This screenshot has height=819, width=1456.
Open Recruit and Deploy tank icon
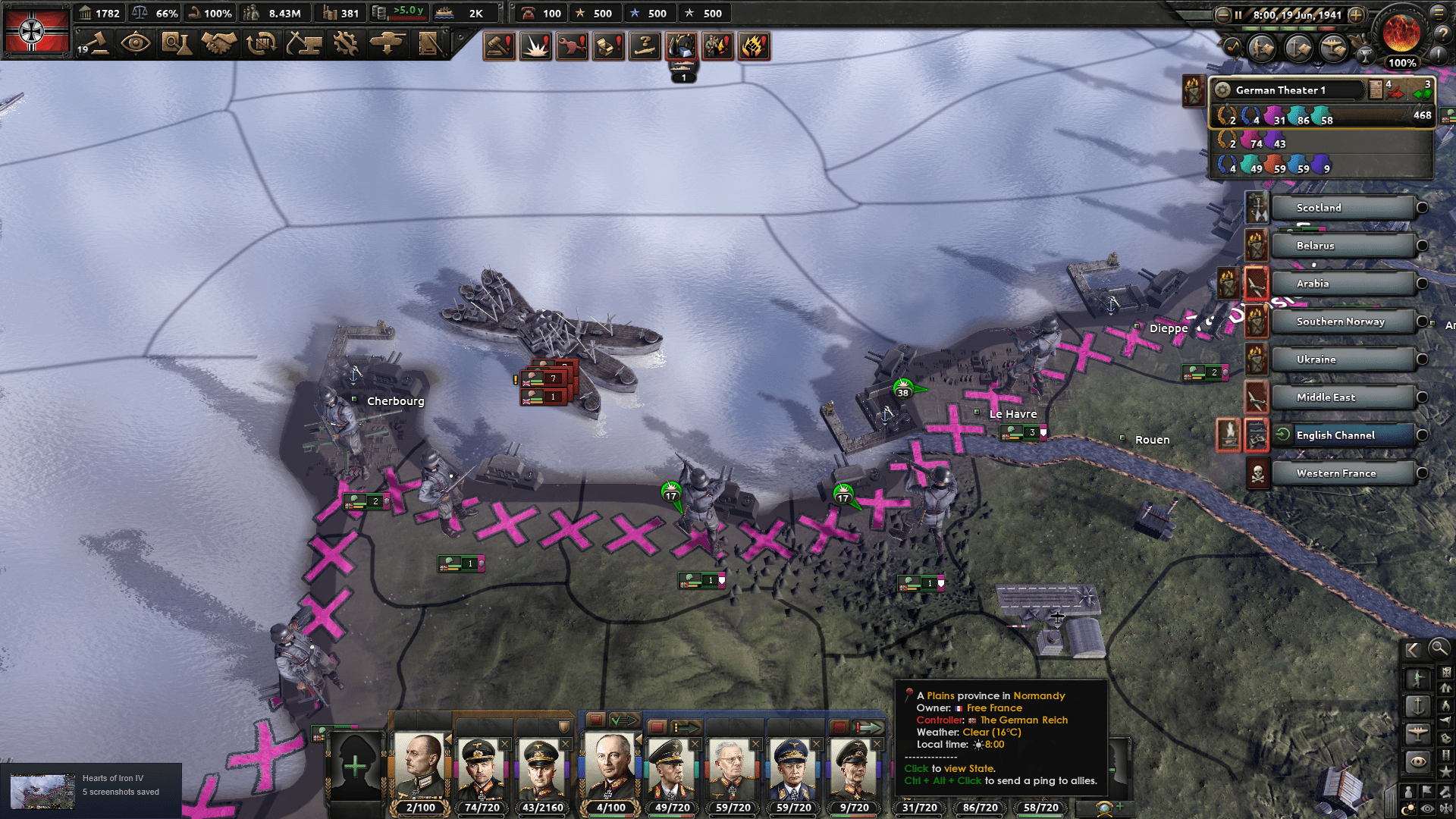(x=386, y=44)
